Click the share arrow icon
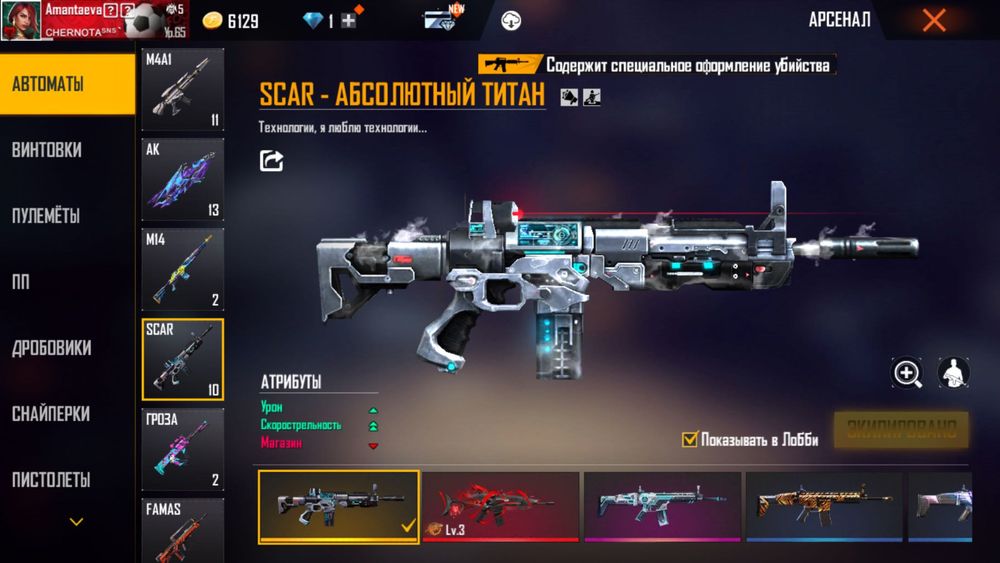Viewport: 1000px width, 563px height. tap(271, 160)
